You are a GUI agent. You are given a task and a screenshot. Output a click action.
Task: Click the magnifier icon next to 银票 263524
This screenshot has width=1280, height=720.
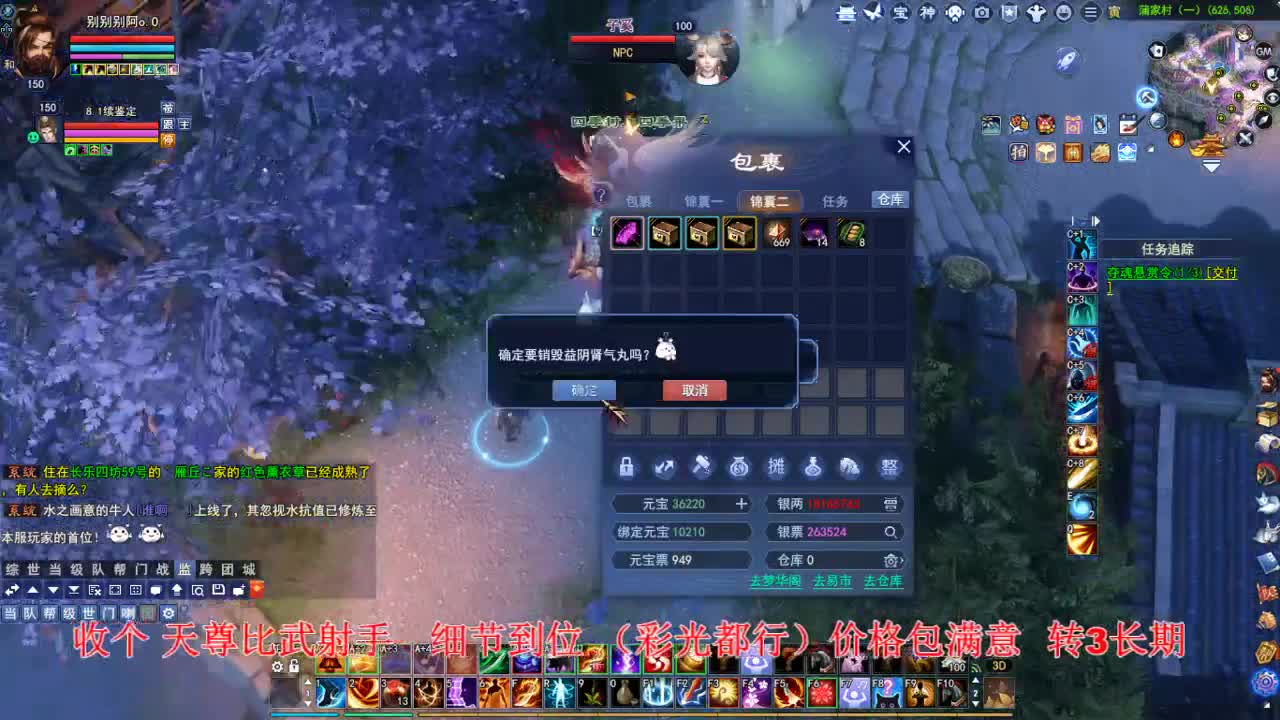click(x=892, y=532)
